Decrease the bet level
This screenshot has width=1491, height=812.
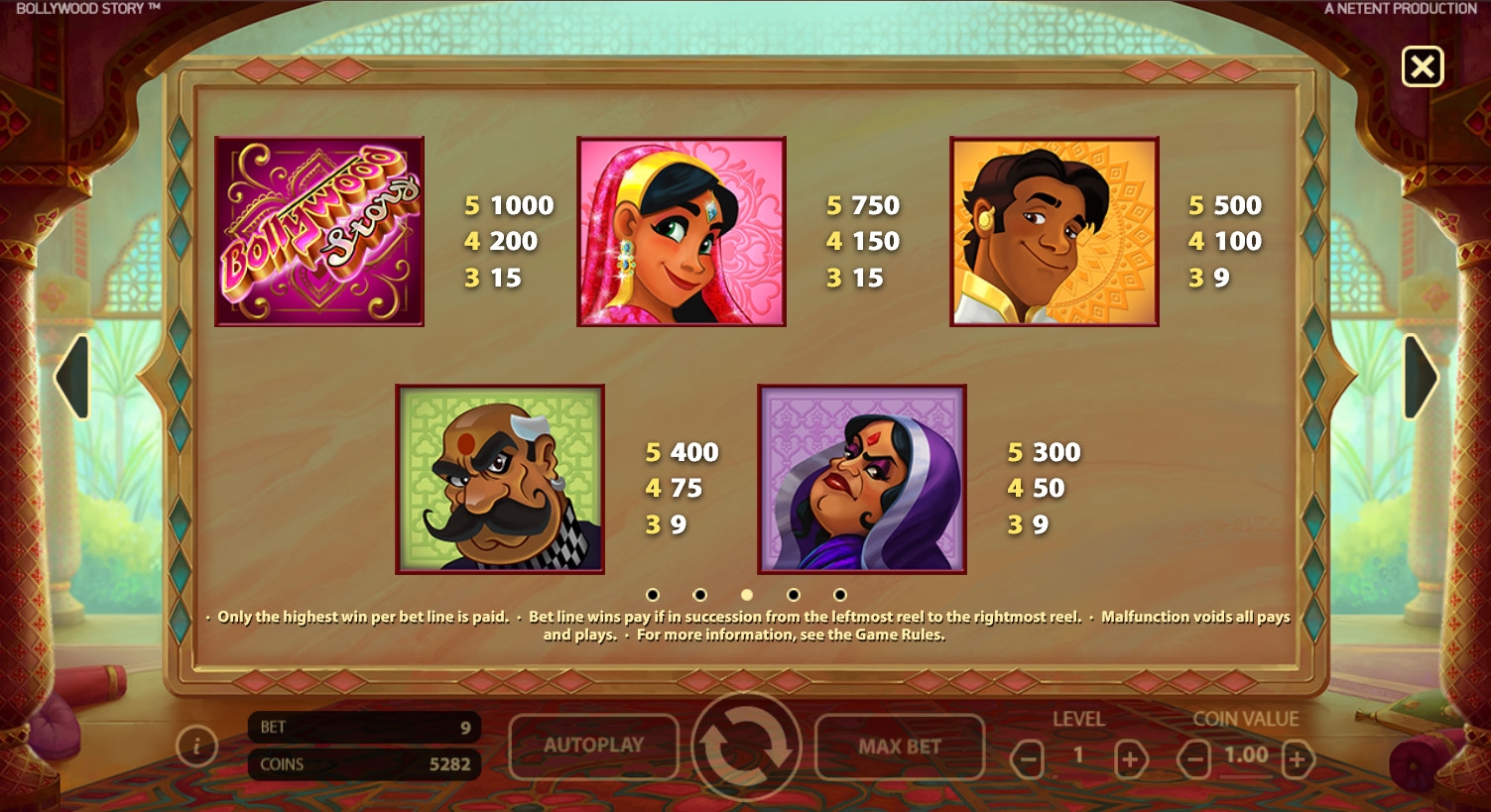click(x=1027, y=760)
